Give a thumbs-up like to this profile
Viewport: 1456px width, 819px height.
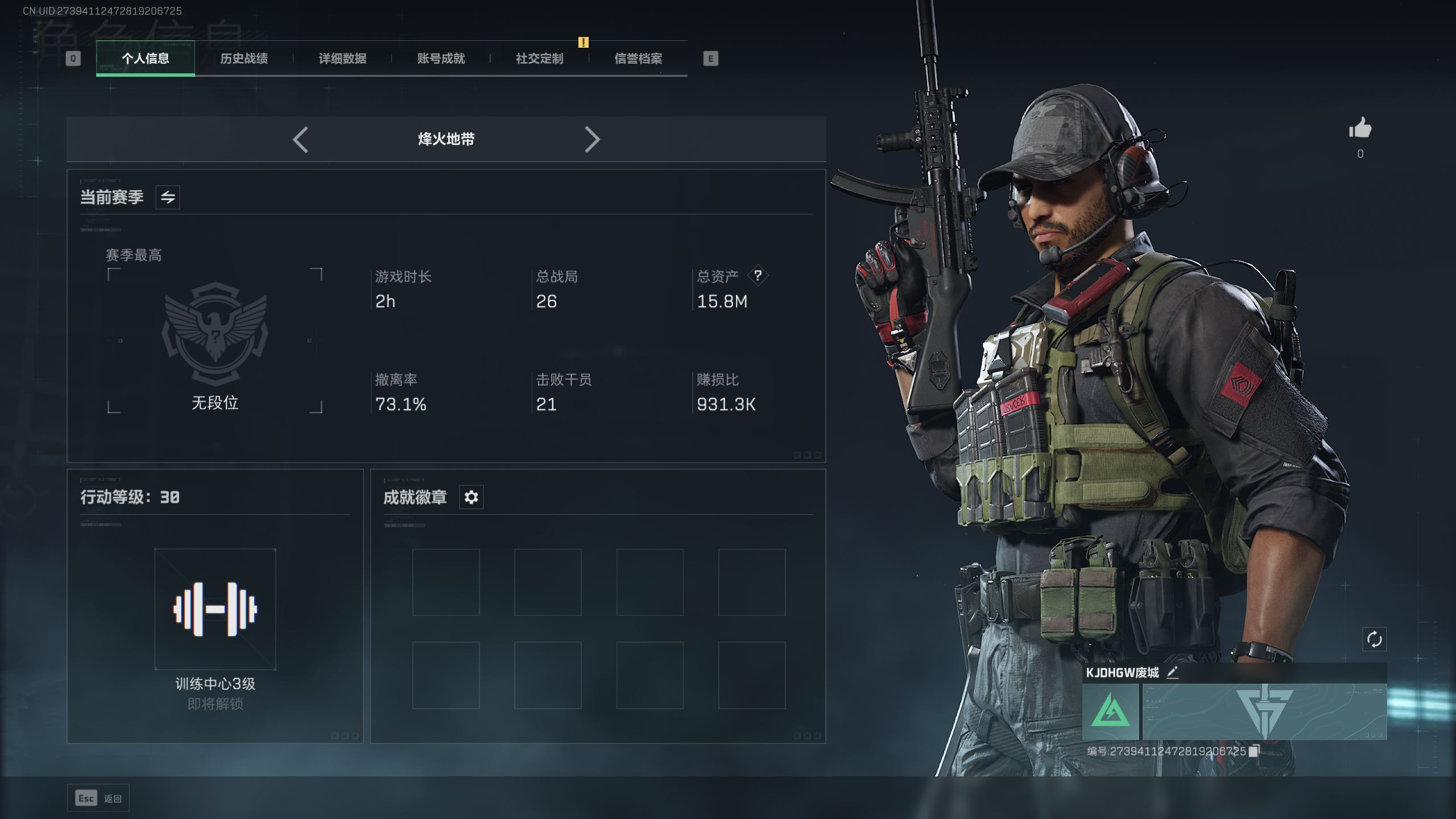[1360, 129]
